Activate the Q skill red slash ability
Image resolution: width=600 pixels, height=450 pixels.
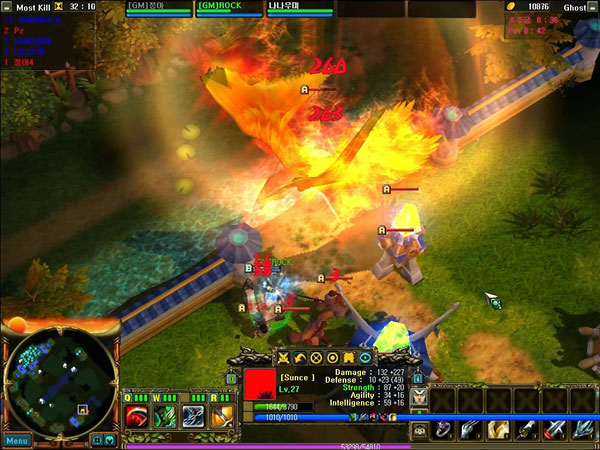tap(137, 415)
